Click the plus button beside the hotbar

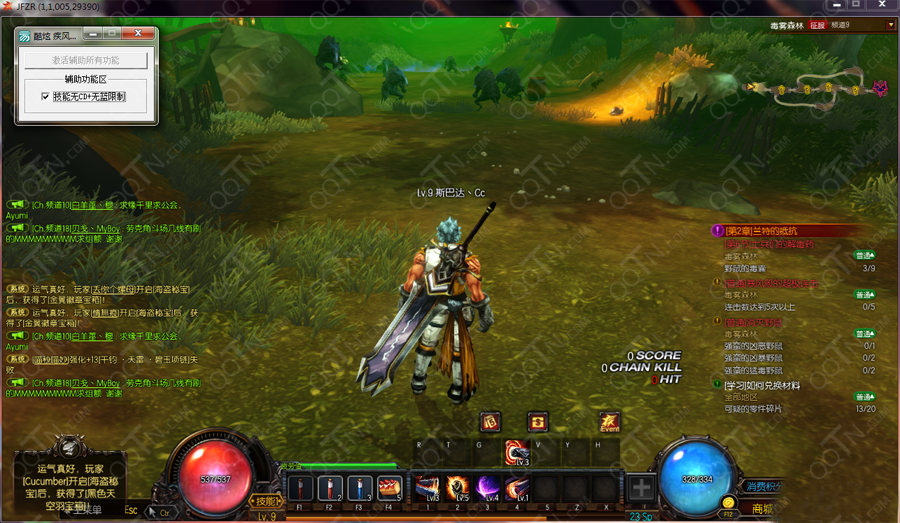click(641, 489)
